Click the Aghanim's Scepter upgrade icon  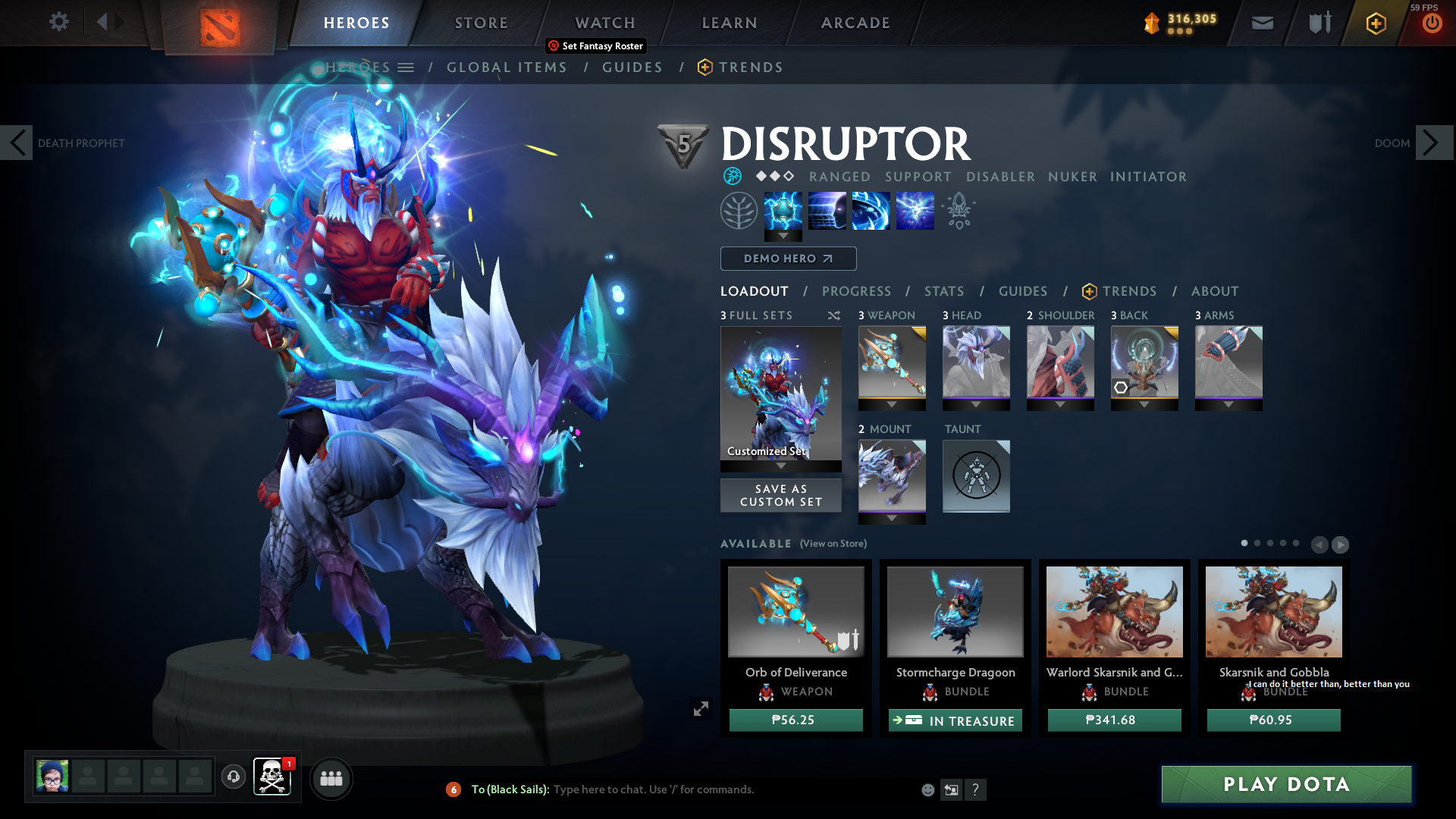pyautogui.click(x=959, y=210)
